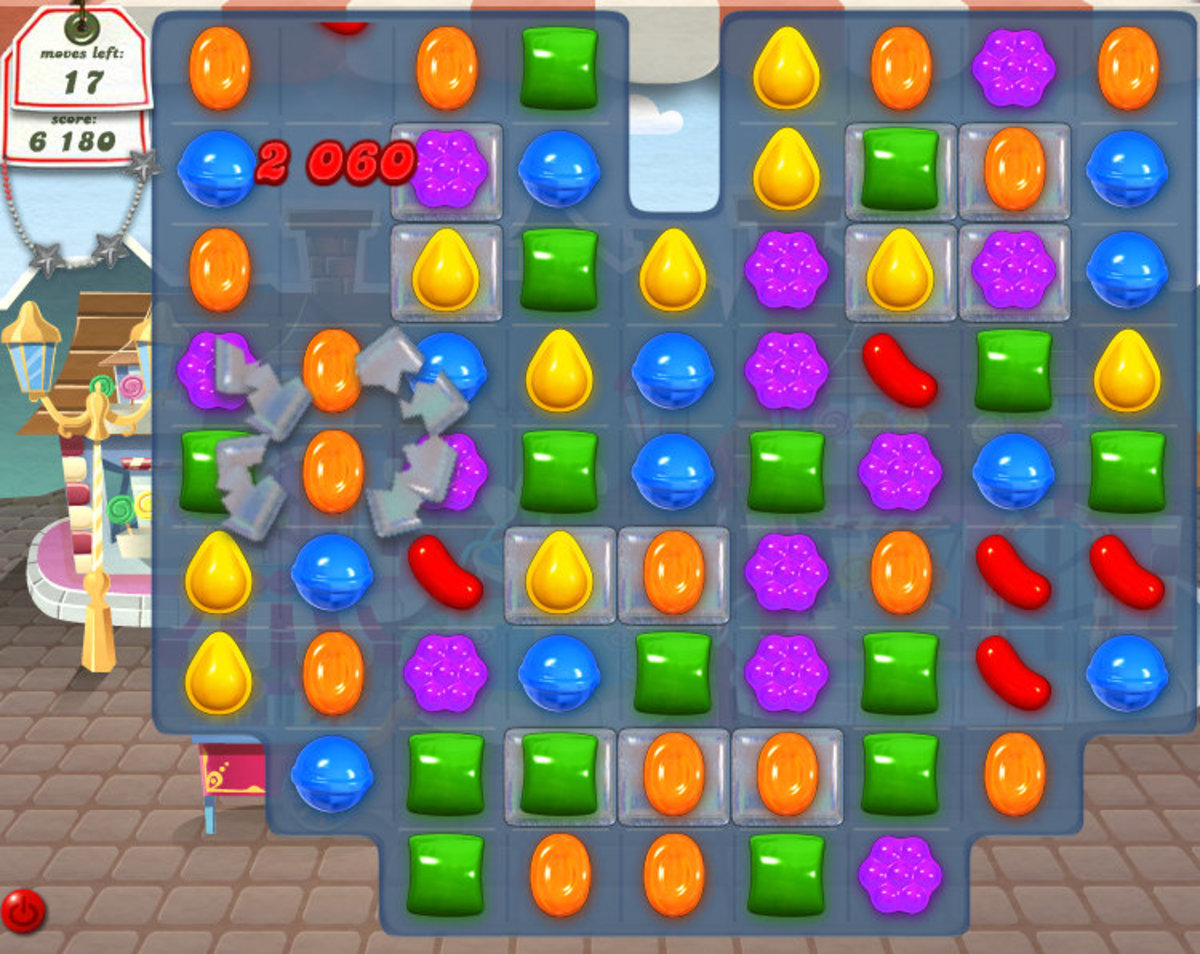
Task: Select the frosted orange candy above the frosted purple one
Action: [1014, 169]
